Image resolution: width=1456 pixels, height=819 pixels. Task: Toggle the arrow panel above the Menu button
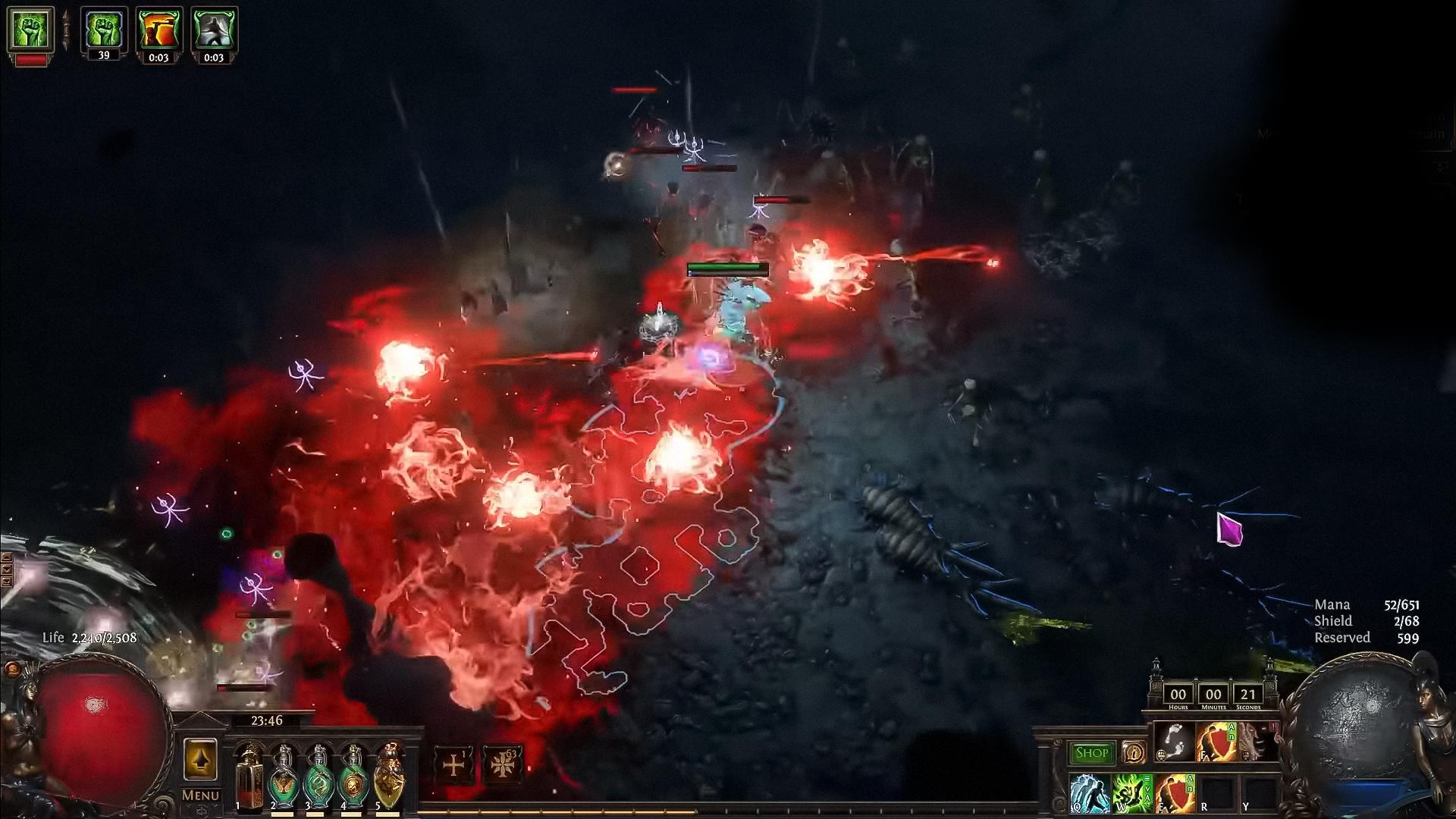200,759
